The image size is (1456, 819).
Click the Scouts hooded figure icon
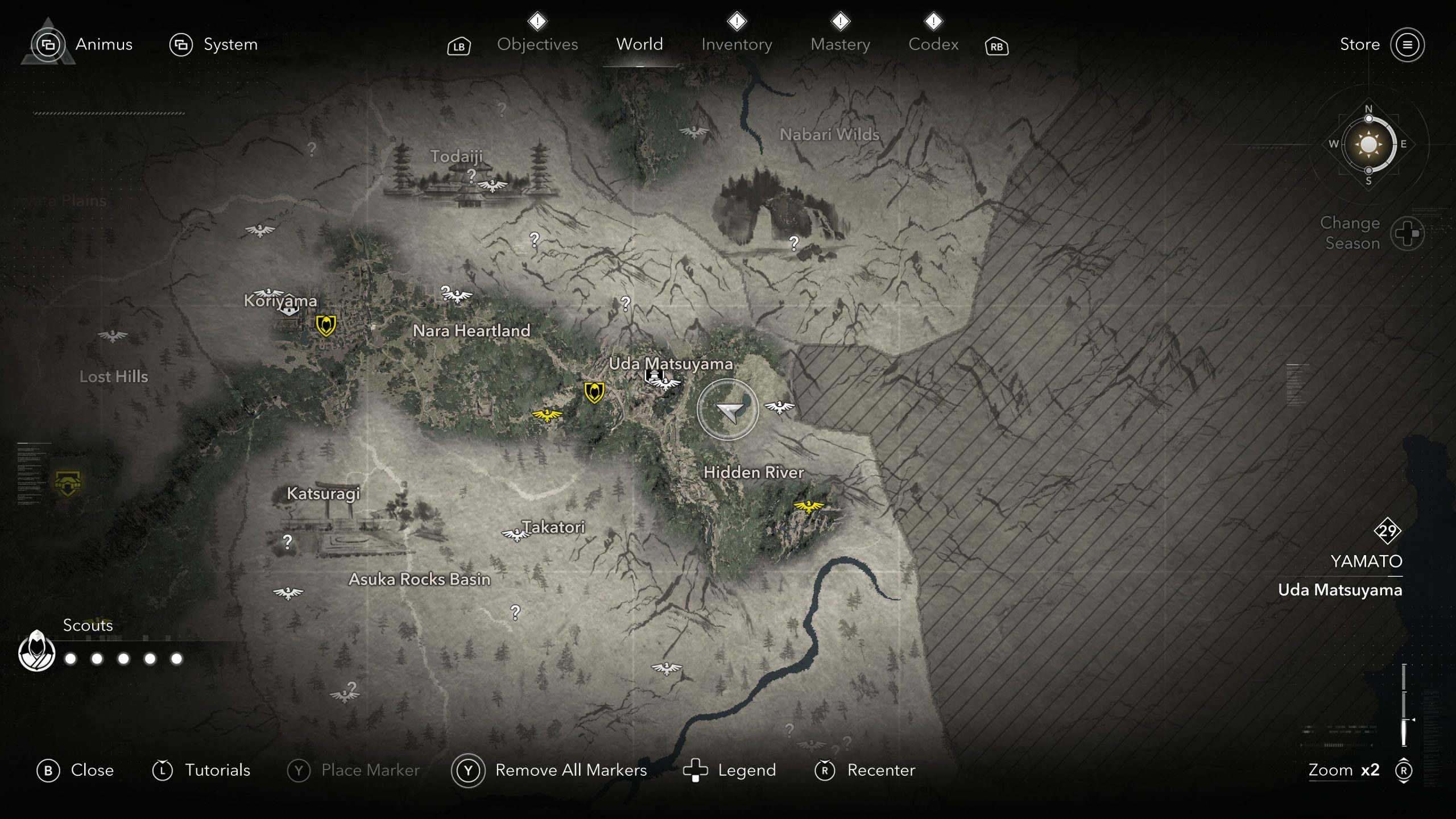tap(37, 652)
